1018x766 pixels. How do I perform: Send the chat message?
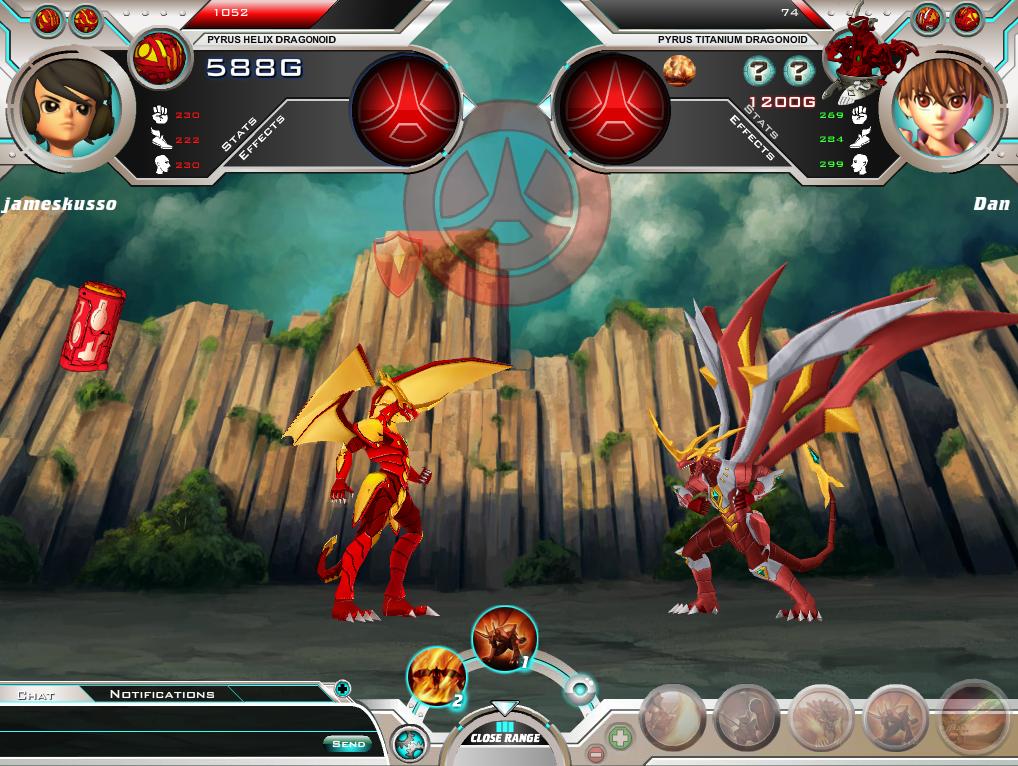[348, 743]
